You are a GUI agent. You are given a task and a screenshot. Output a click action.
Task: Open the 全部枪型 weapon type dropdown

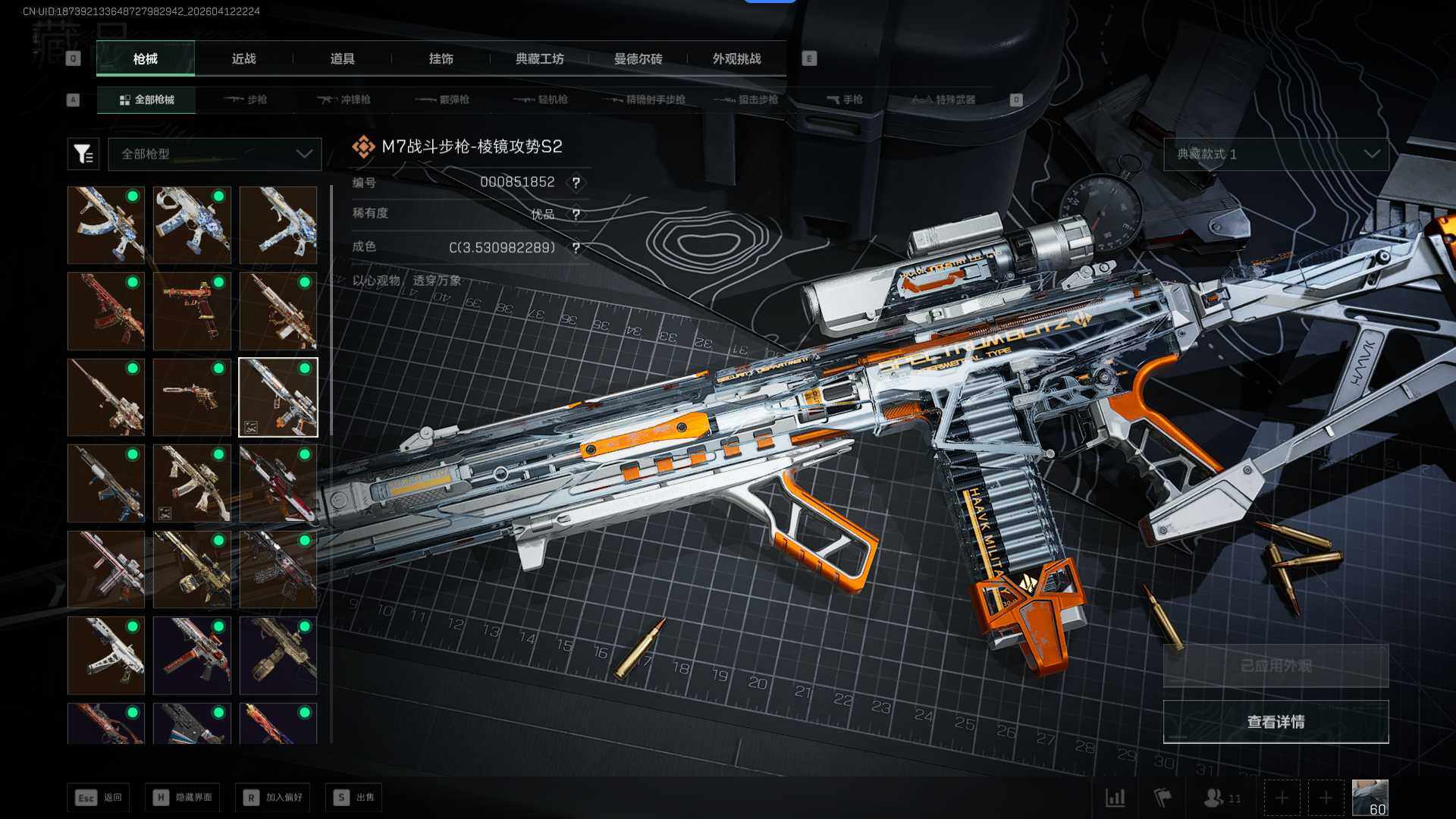coord(215,154)
